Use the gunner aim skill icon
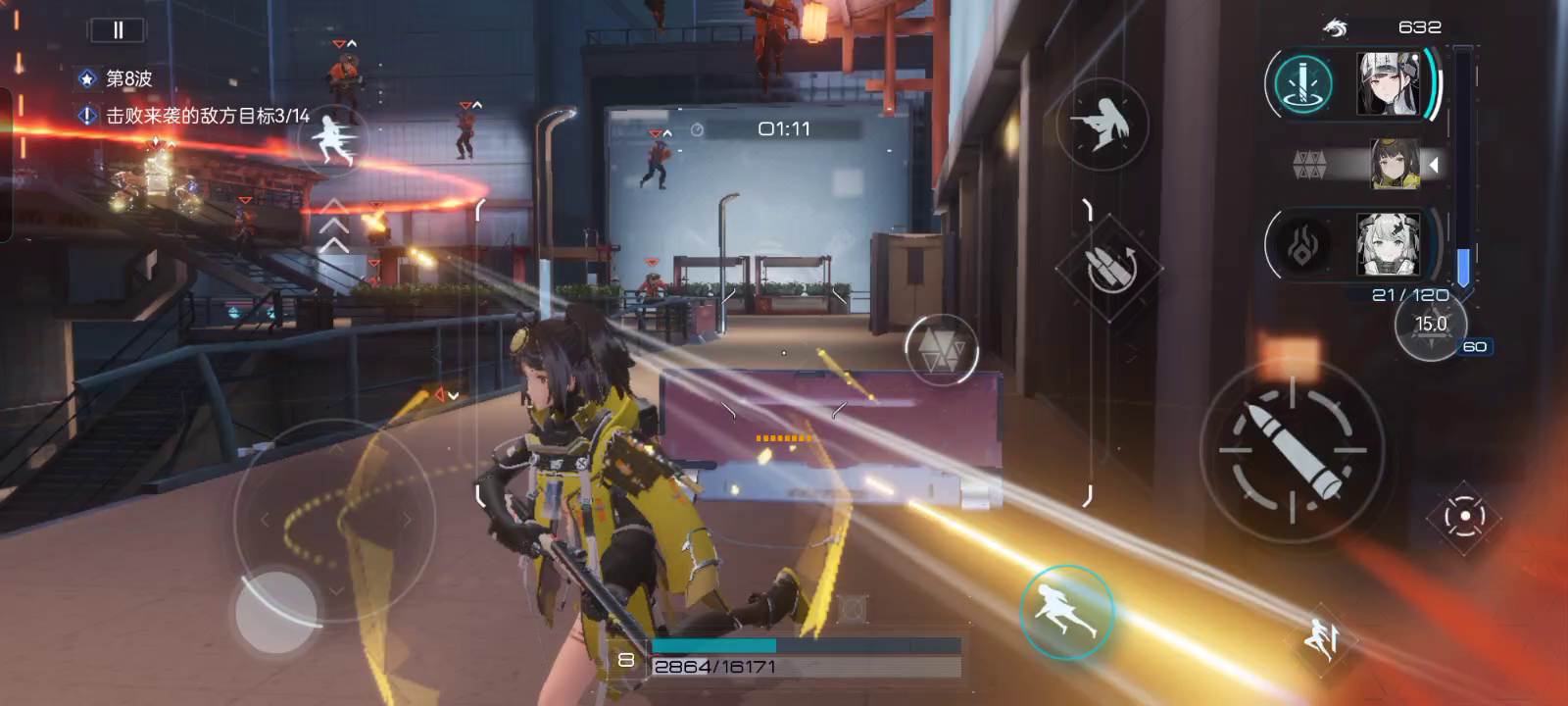Viewport: 1568px width, 706px height. (x=1102, y=125)
